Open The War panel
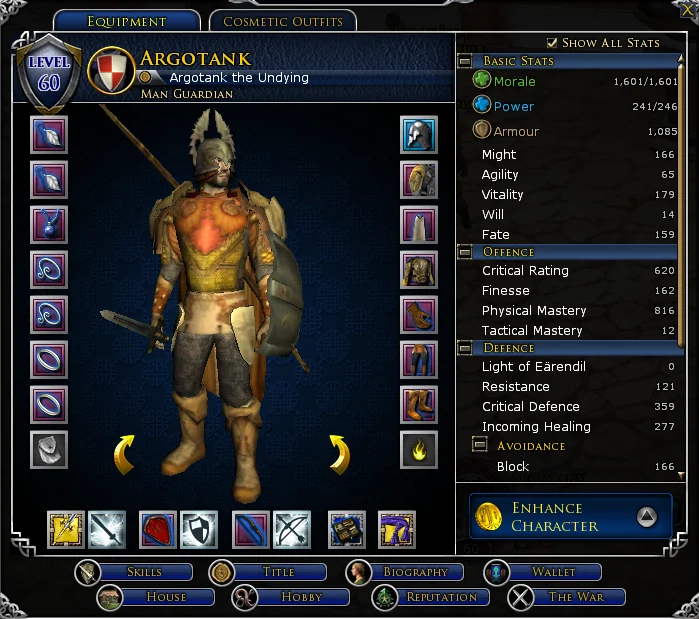The image size is (699, 619). click(x=575, y=597)
